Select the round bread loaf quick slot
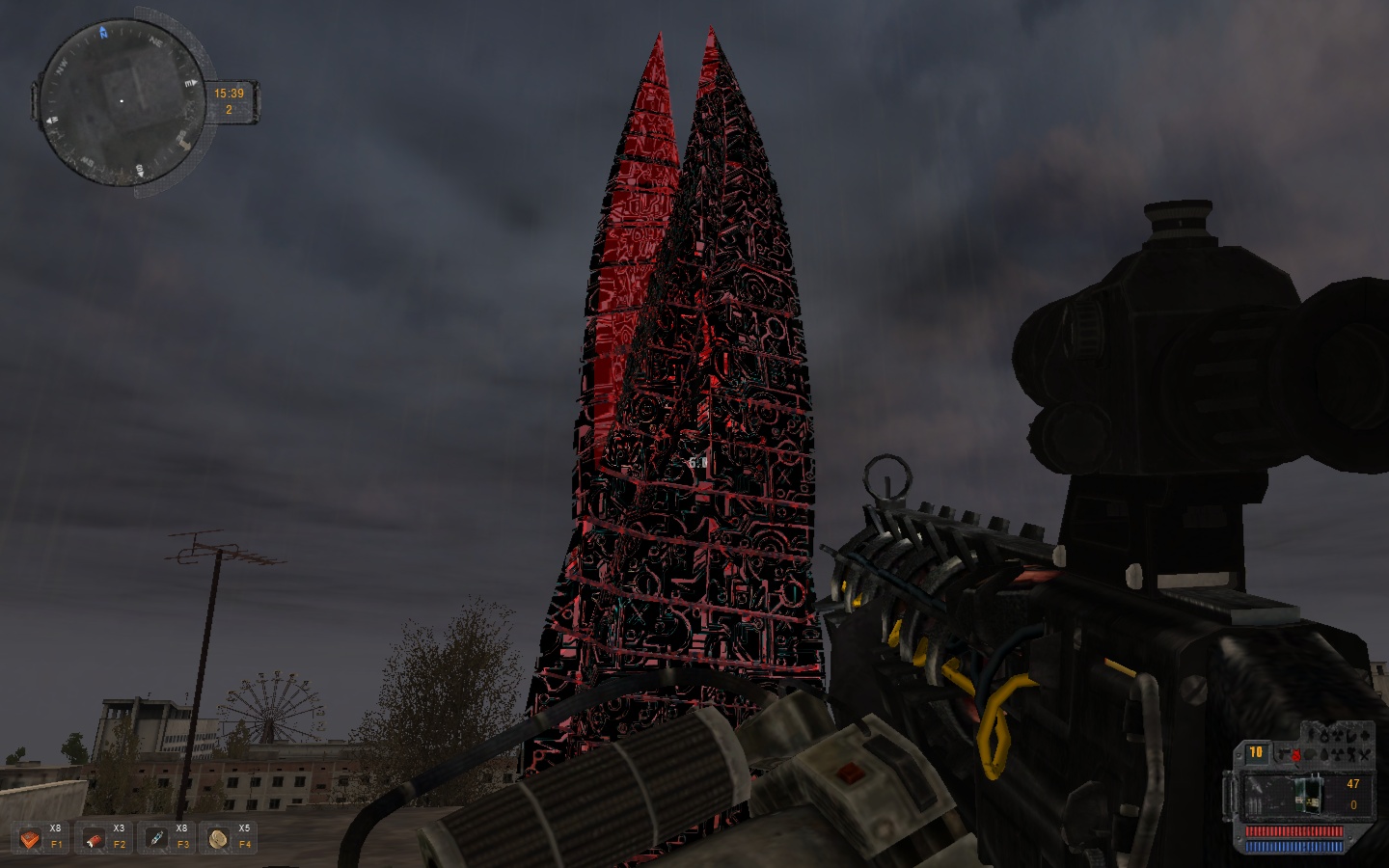 [x=218, y=839]
